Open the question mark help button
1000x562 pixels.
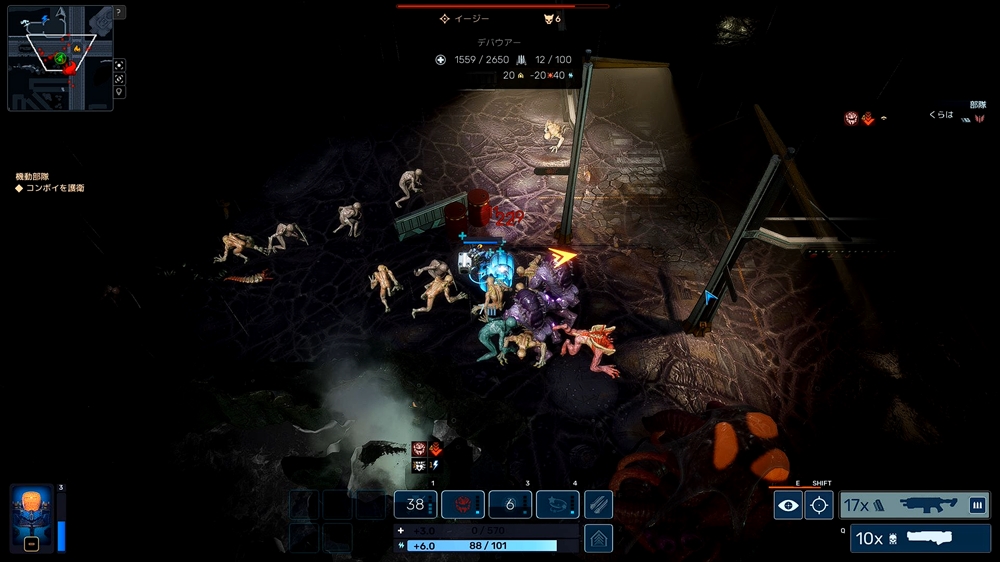pyautogui.click(x=120, y=12)
